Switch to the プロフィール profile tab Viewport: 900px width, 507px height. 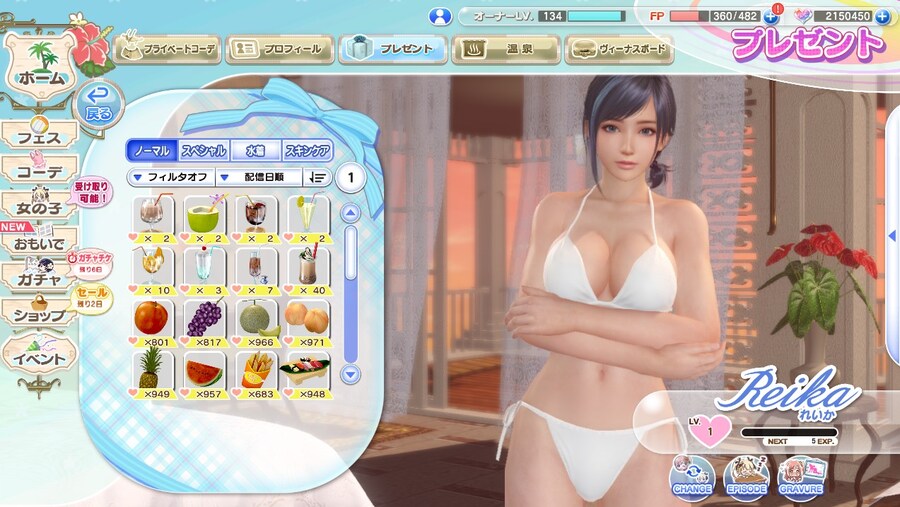[279, 48]
